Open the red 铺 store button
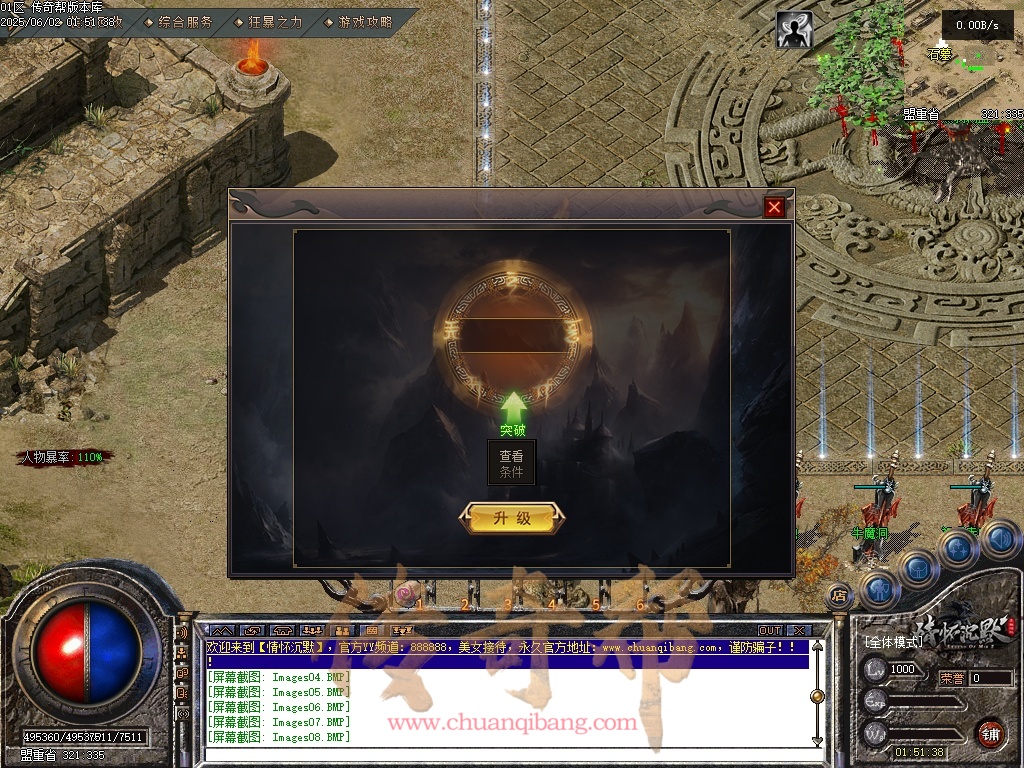Viewport: 1024px width, 768px height. pos(990,733)
